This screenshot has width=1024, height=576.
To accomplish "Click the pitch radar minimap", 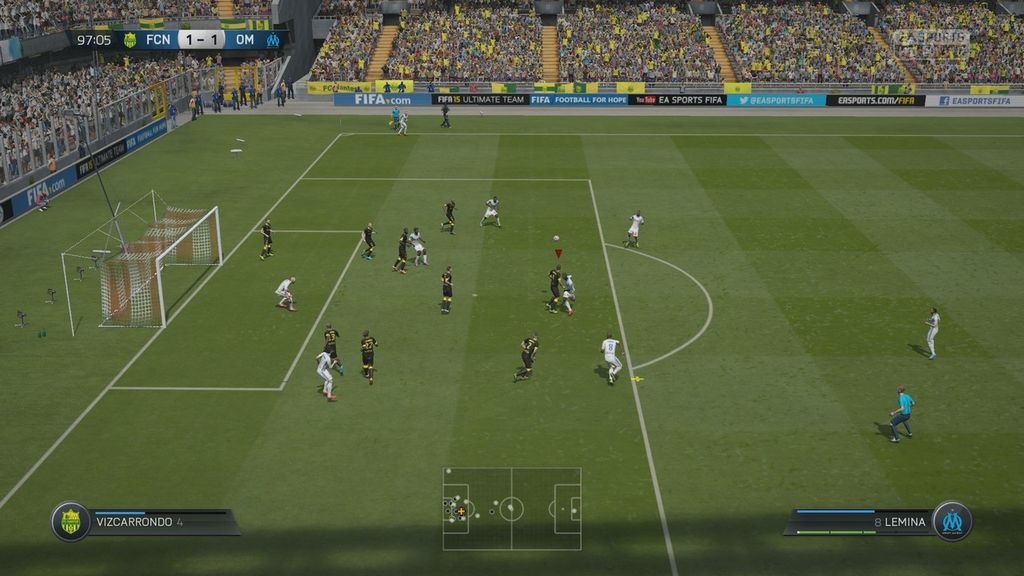I will tap(511, 508).
